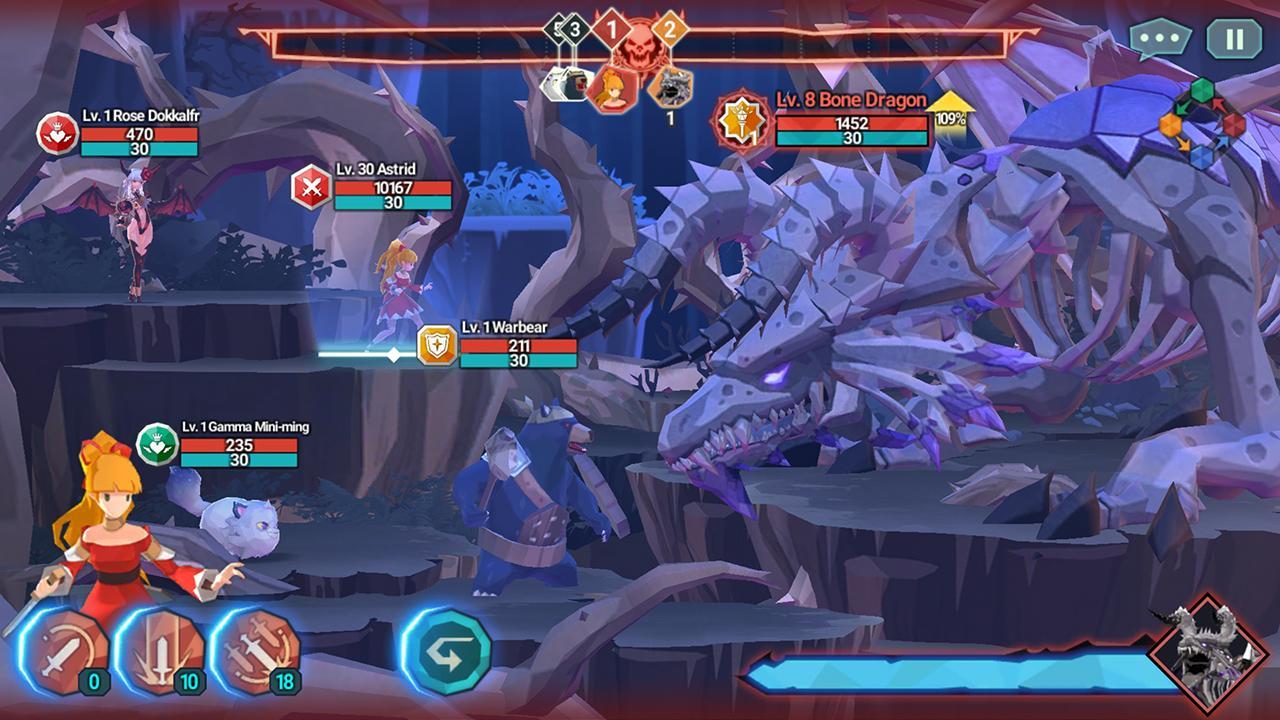The width and height of the screenshot is (1280, 720).
Task: Pause the battle
Action: coord(1234,39)
